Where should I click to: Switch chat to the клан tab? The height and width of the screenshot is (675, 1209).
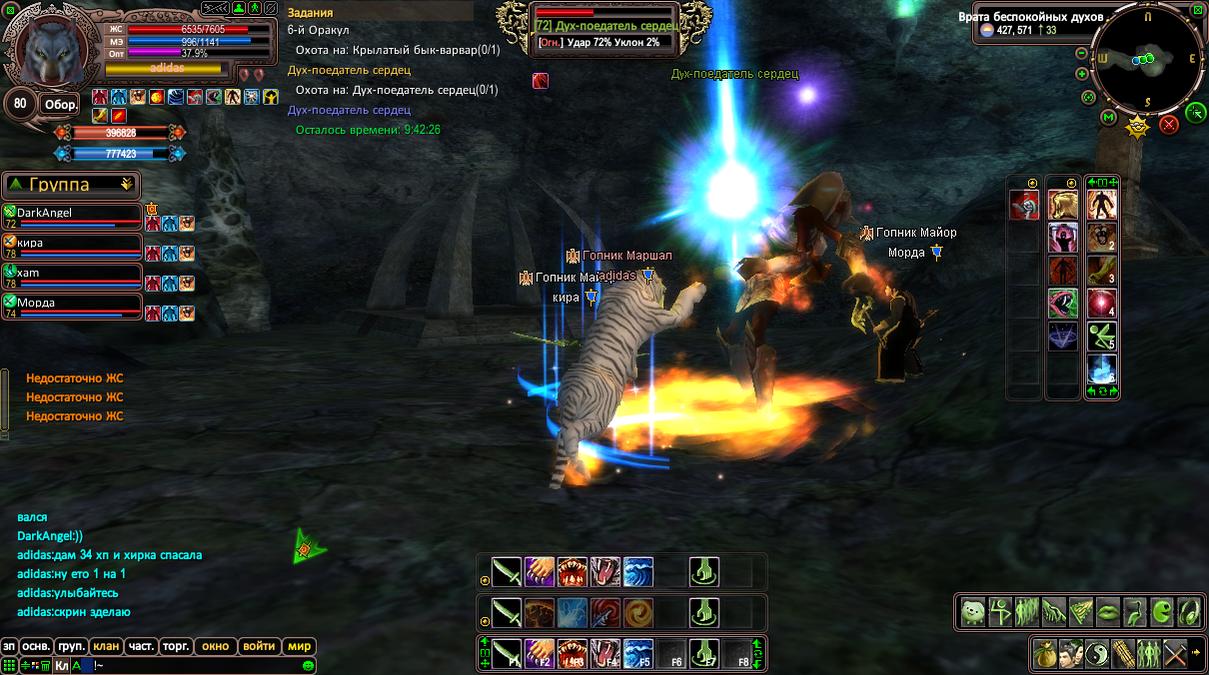tap(105, 647)
